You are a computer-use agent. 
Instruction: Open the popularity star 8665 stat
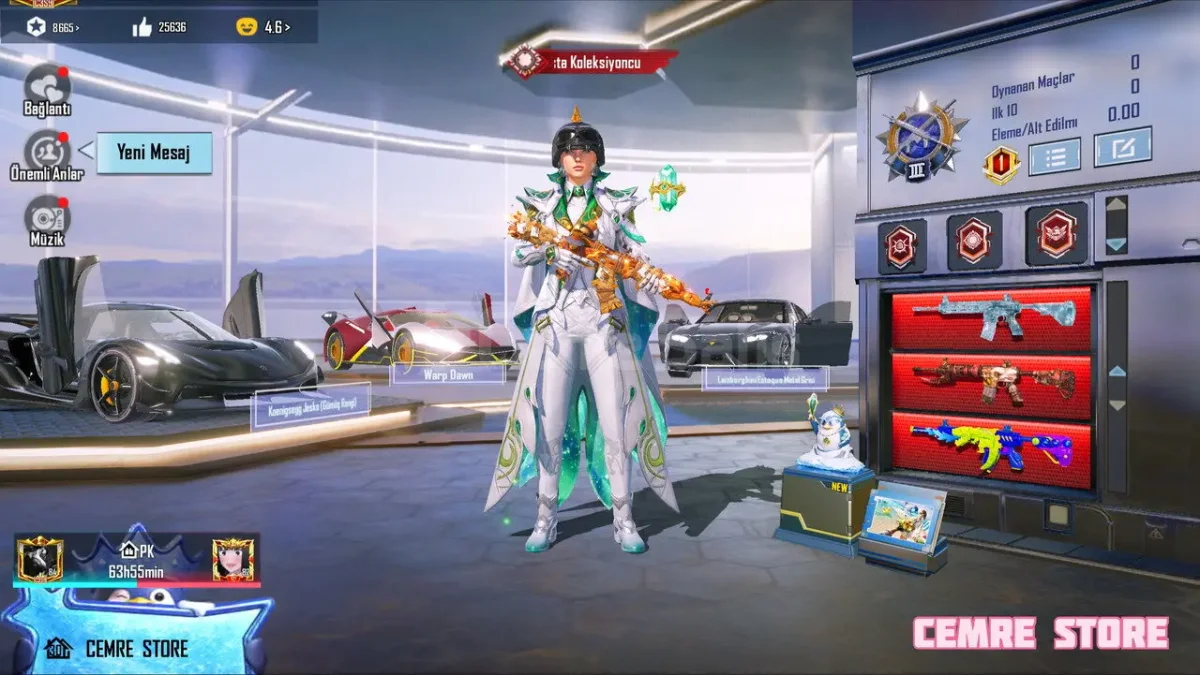tap(52, 27)
